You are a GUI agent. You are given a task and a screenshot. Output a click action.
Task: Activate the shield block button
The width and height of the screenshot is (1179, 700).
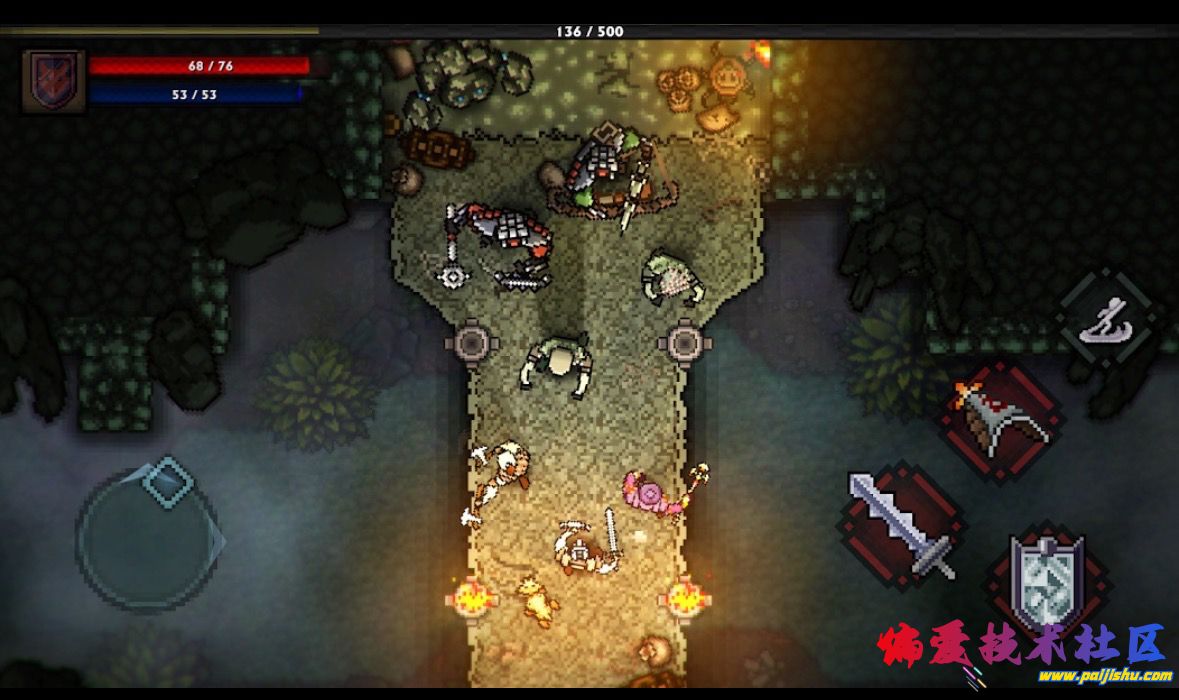[1046, 583]
